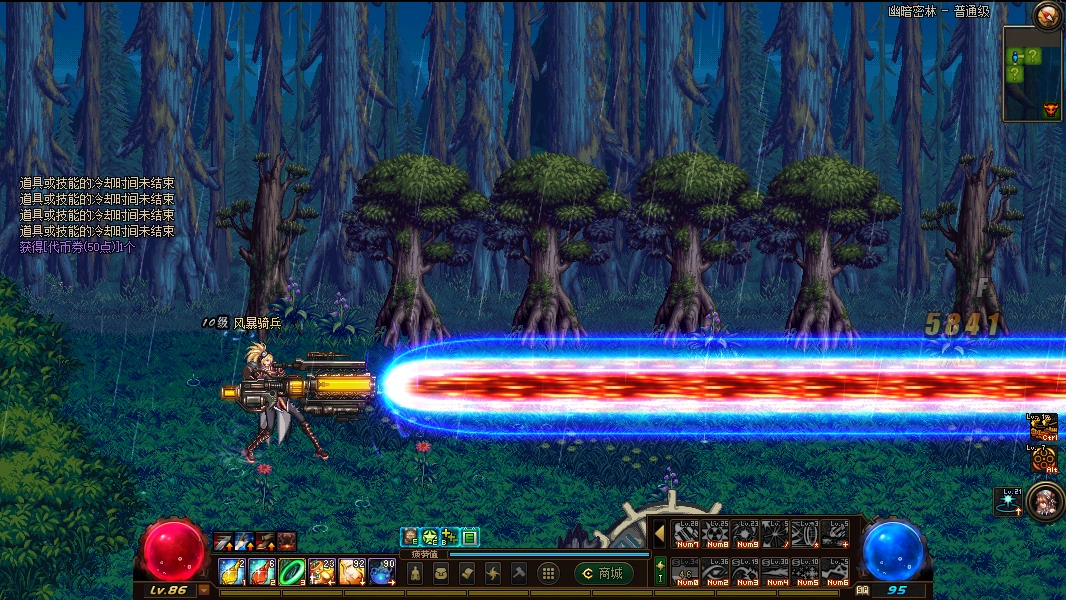Viewport: 1066px width, 600px height.
Task: Fire the Num6 skill
Action: [836, 572]
